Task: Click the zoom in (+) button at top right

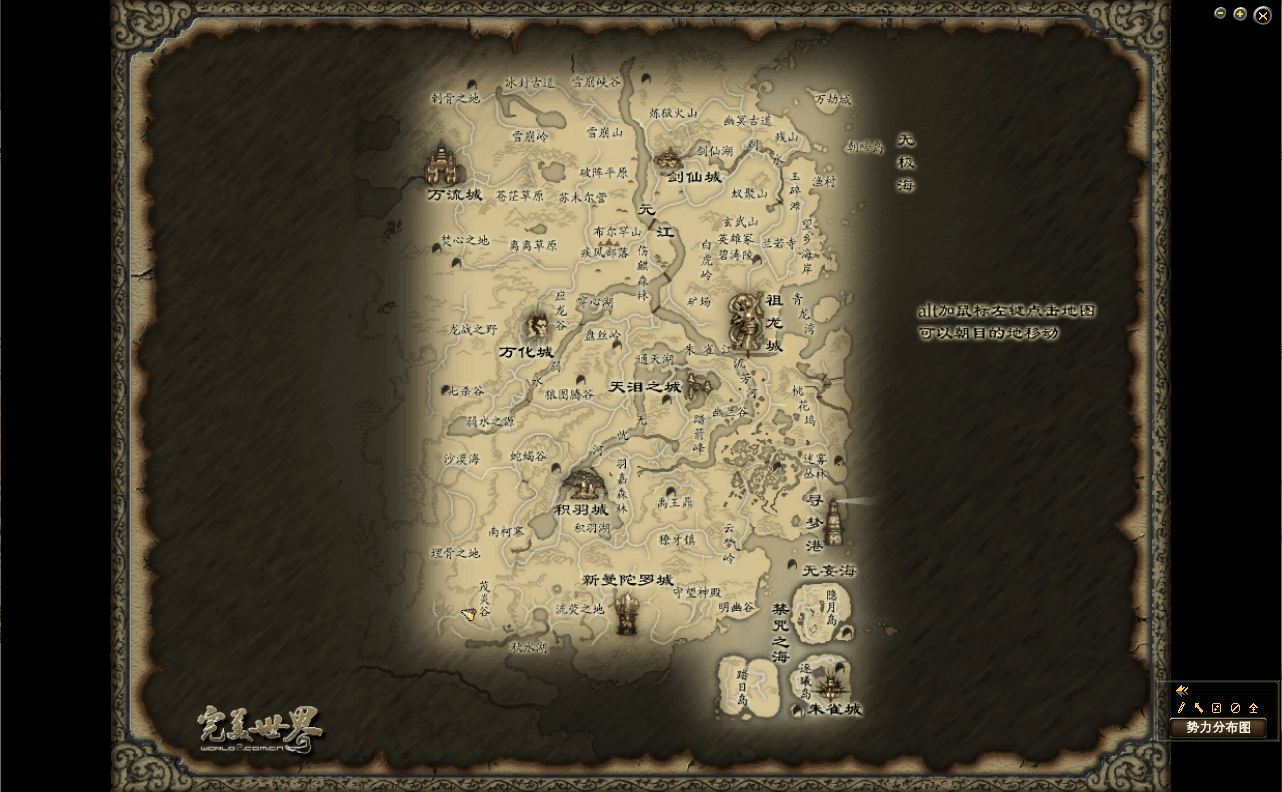Action: pyautogui.click(x=1240, y=13)
